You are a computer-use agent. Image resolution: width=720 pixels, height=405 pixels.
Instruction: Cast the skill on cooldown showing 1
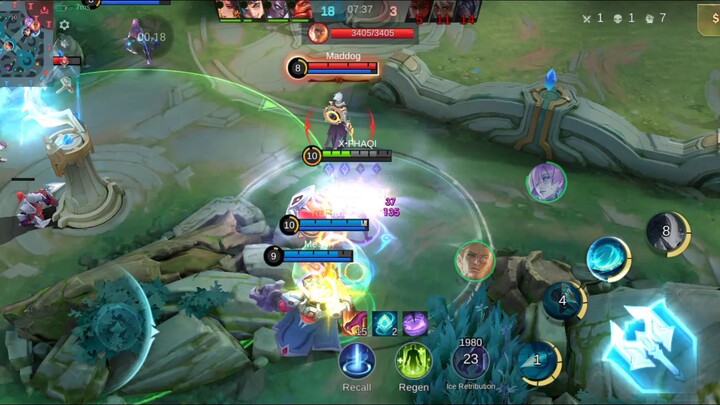[540, 361]
